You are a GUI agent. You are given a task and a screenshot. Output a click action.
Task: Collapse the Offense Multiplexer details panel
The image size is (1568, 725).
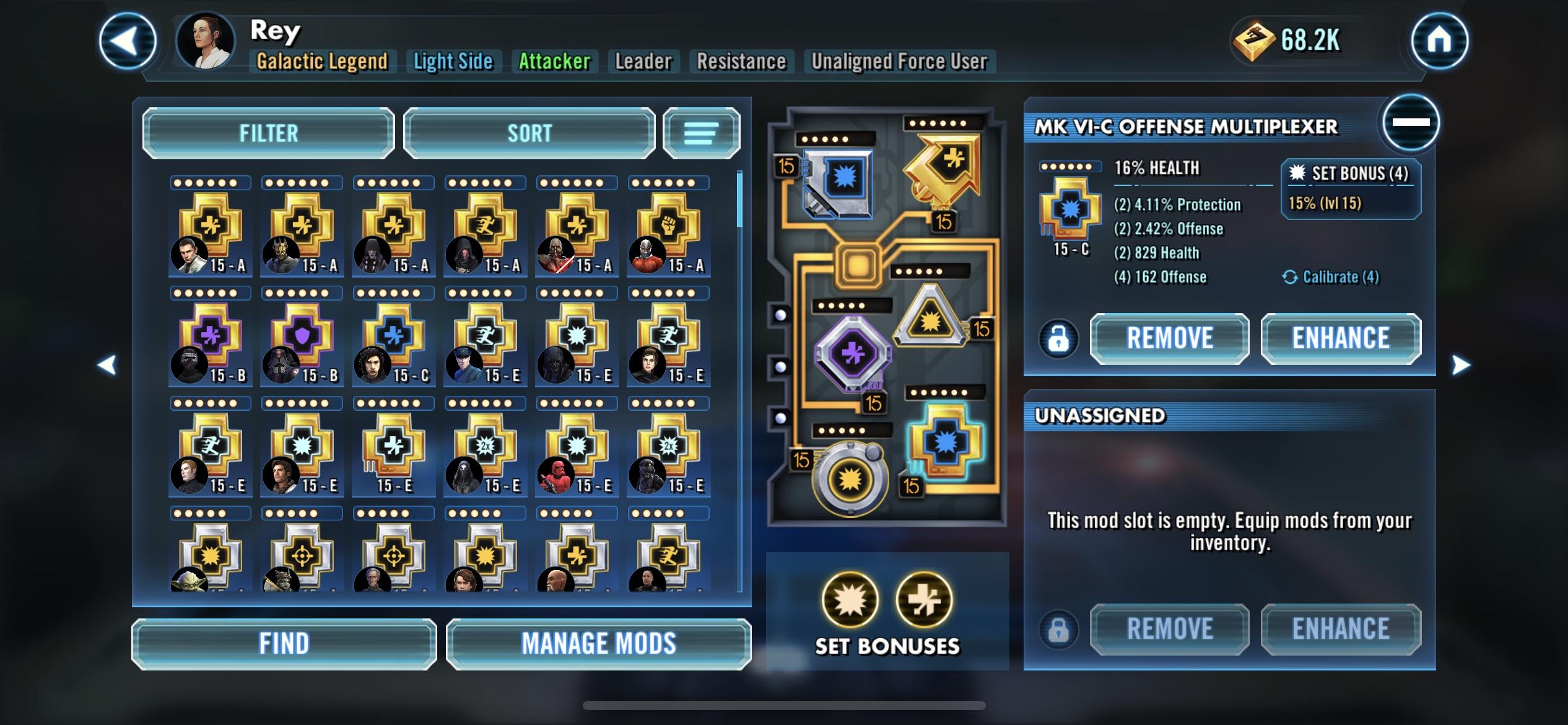pos(1411,122)
